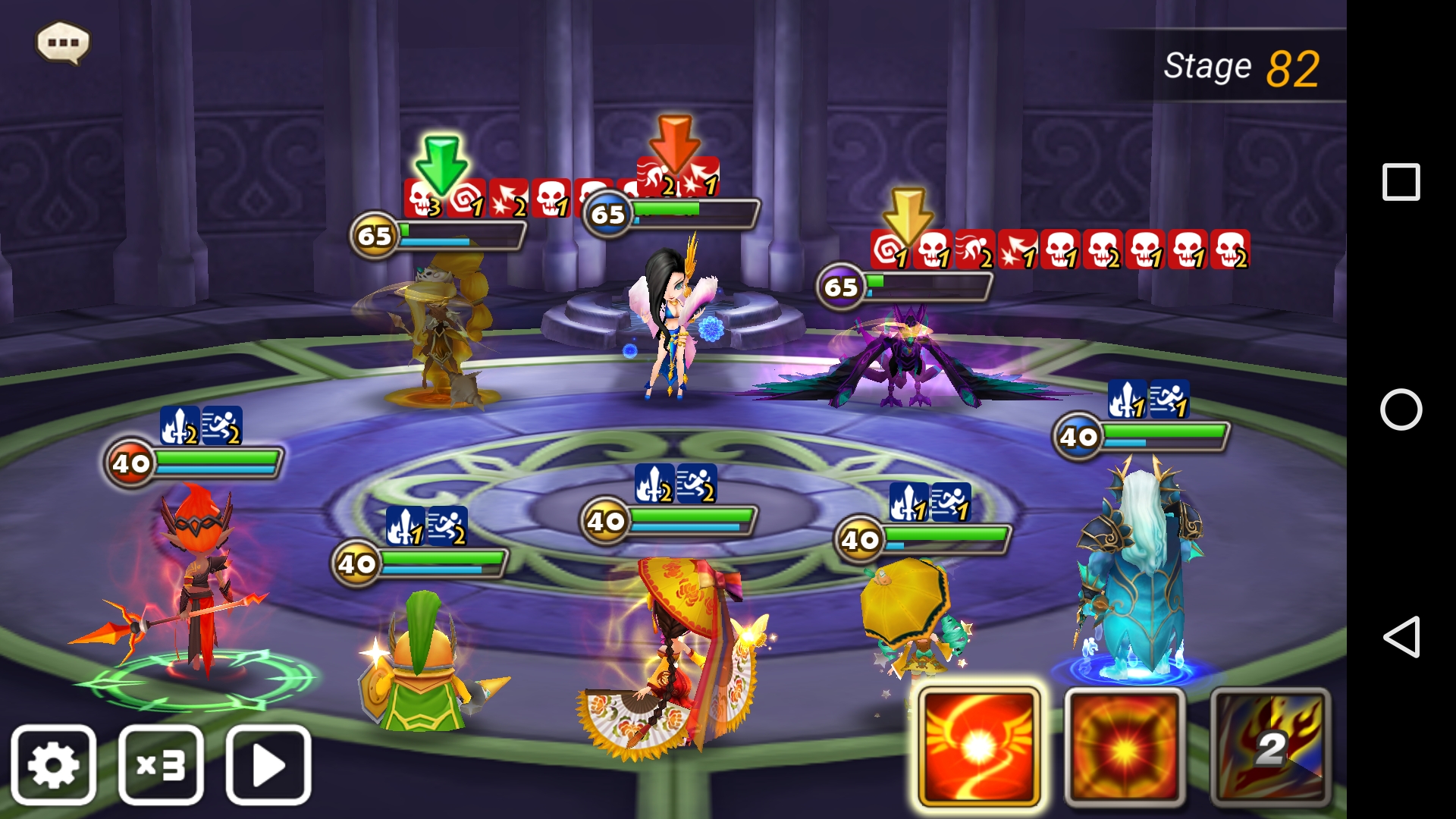Viewport: 1456px width, 819px height.
Task: Use the glowing fire swirl skill
Action: pos(978,747)
